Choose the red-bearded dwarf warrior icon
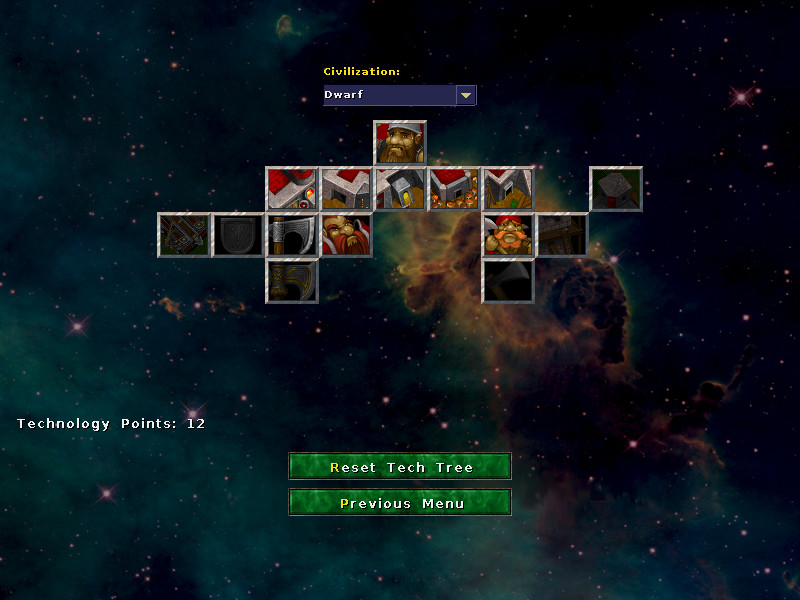This screenshot has width=800, height=600. point(346,235)
